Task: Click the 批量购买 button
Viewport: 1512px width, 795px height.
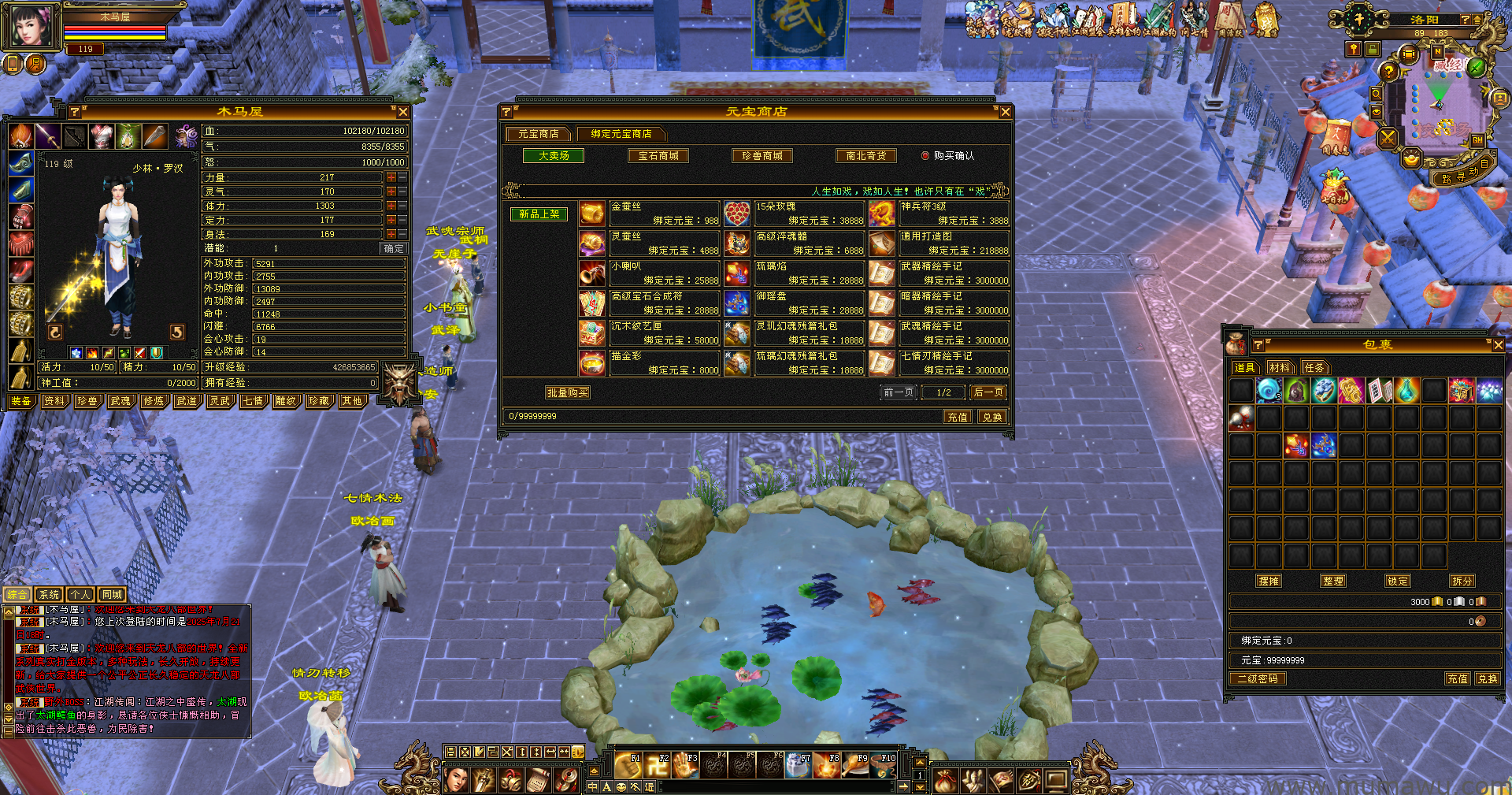Action: pos(567,392)
